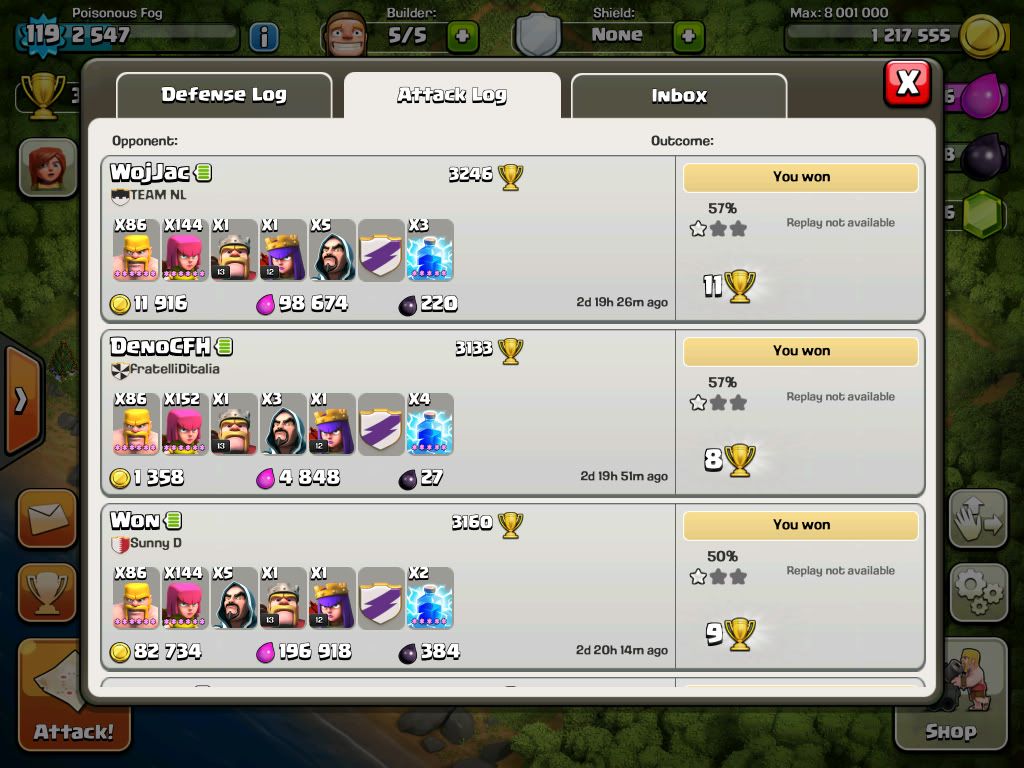Buy a shield with the green plus

688,38
